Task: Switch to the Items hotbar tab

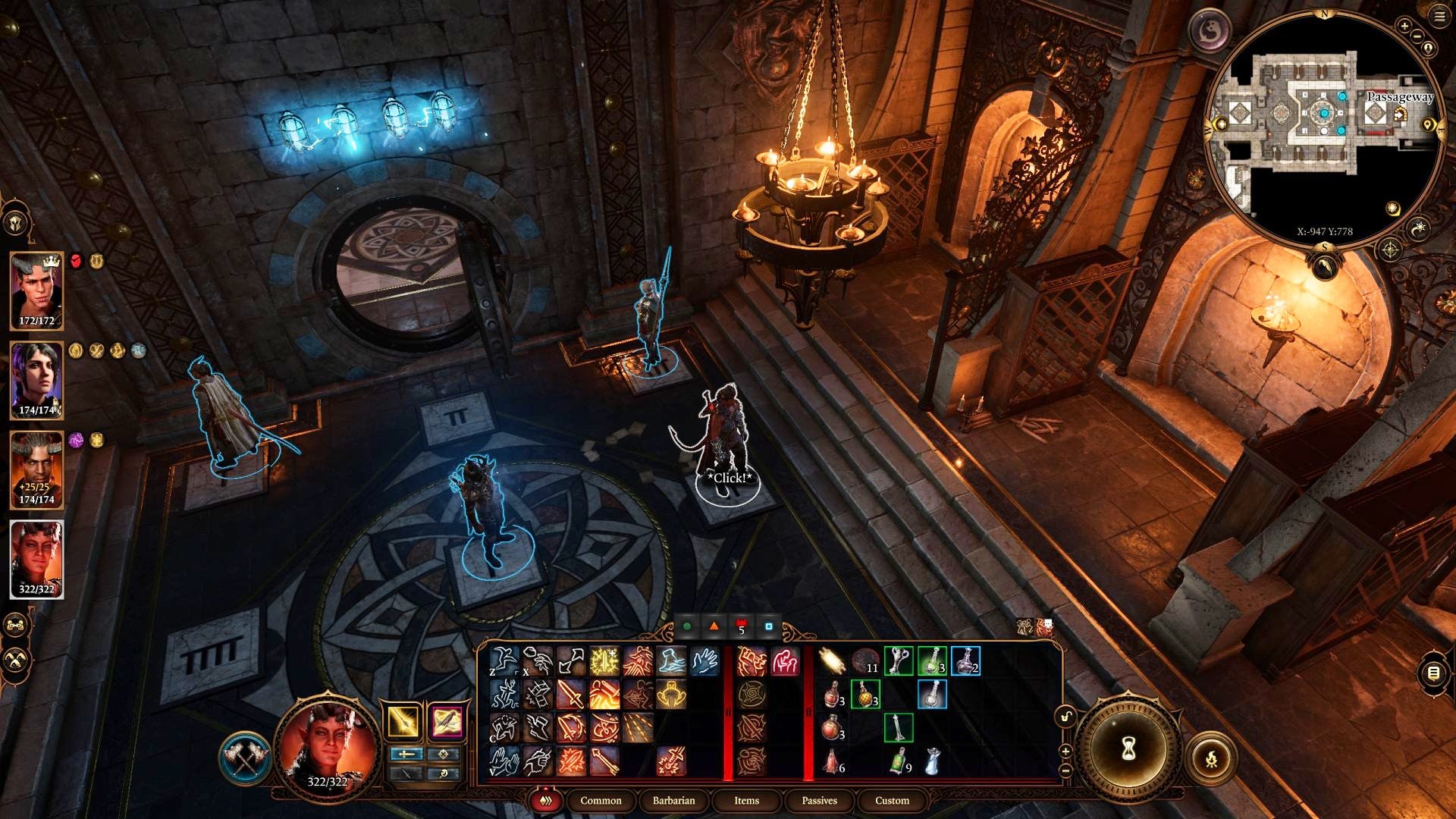Action: [x=745, y=801]
